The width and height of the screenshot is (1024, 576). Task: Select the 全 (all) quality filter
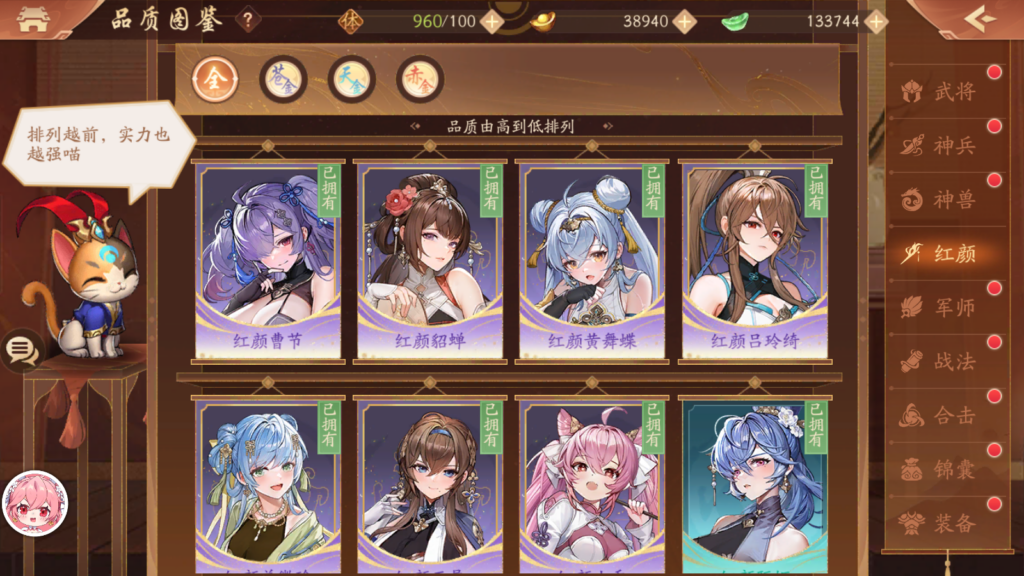tap(215, 79)
